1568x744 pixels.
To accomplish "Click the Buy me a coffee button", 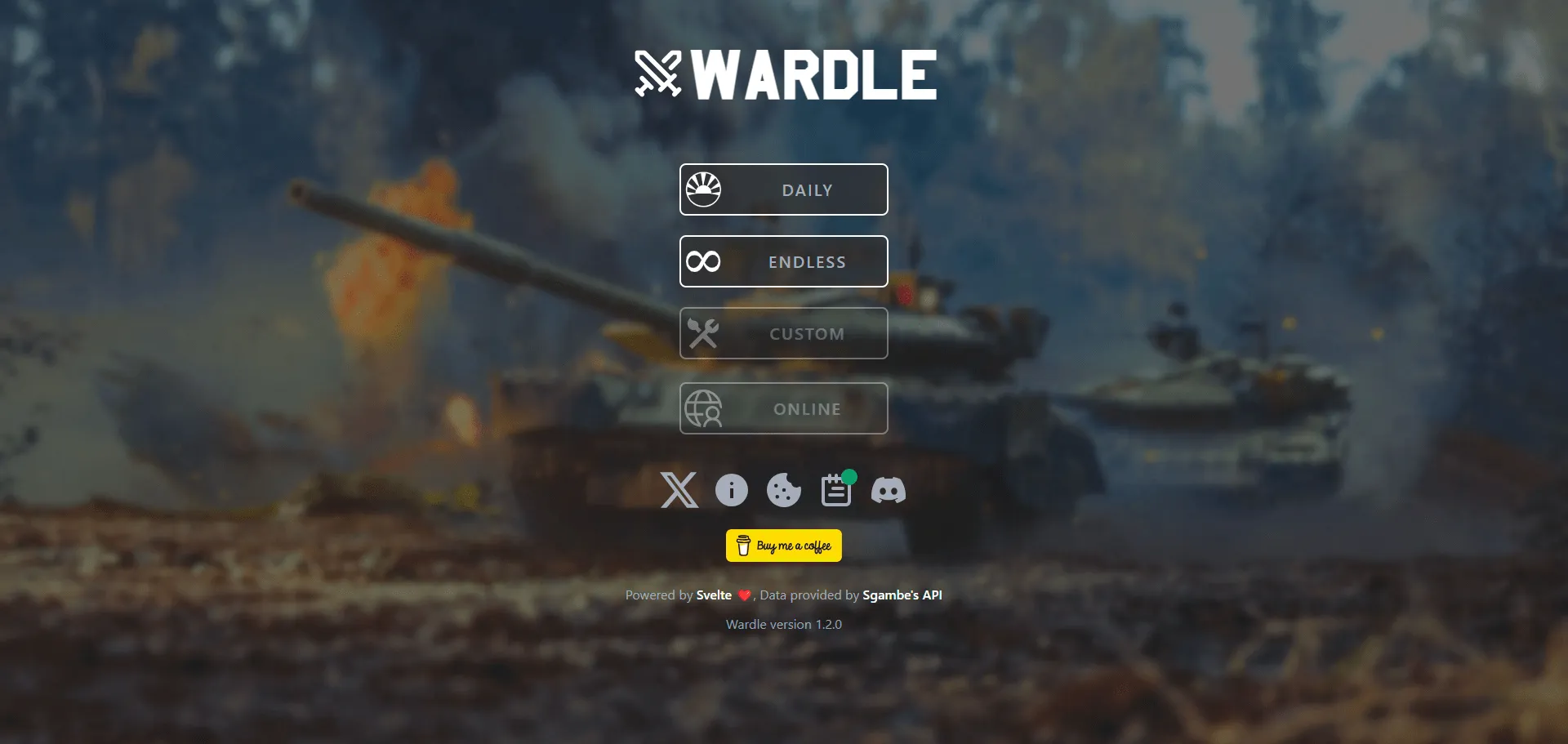I will tap(783, 546).
